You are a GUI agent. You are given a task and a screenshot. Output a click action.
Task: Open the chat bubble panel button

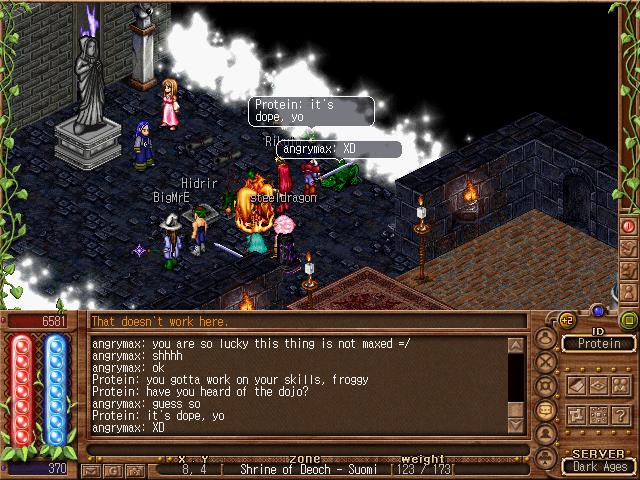[x=546, y=410]
